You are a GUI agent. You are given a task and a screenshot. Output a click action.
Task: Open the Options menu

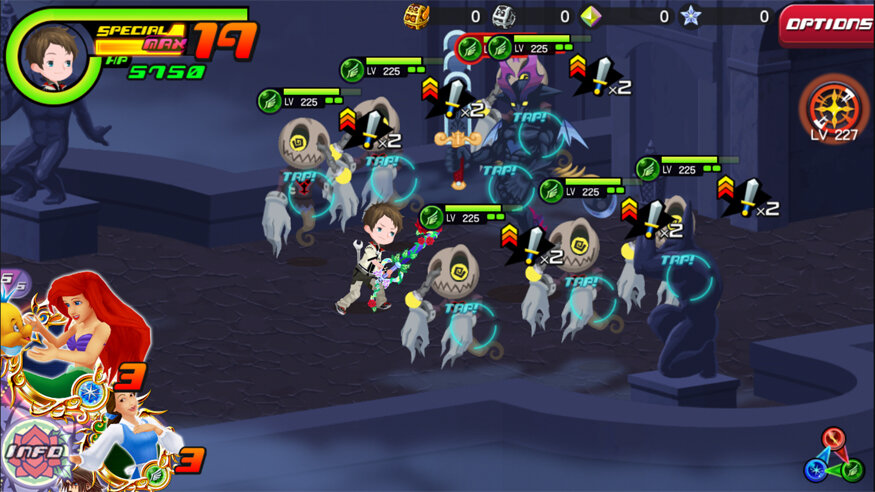[826, 24]
